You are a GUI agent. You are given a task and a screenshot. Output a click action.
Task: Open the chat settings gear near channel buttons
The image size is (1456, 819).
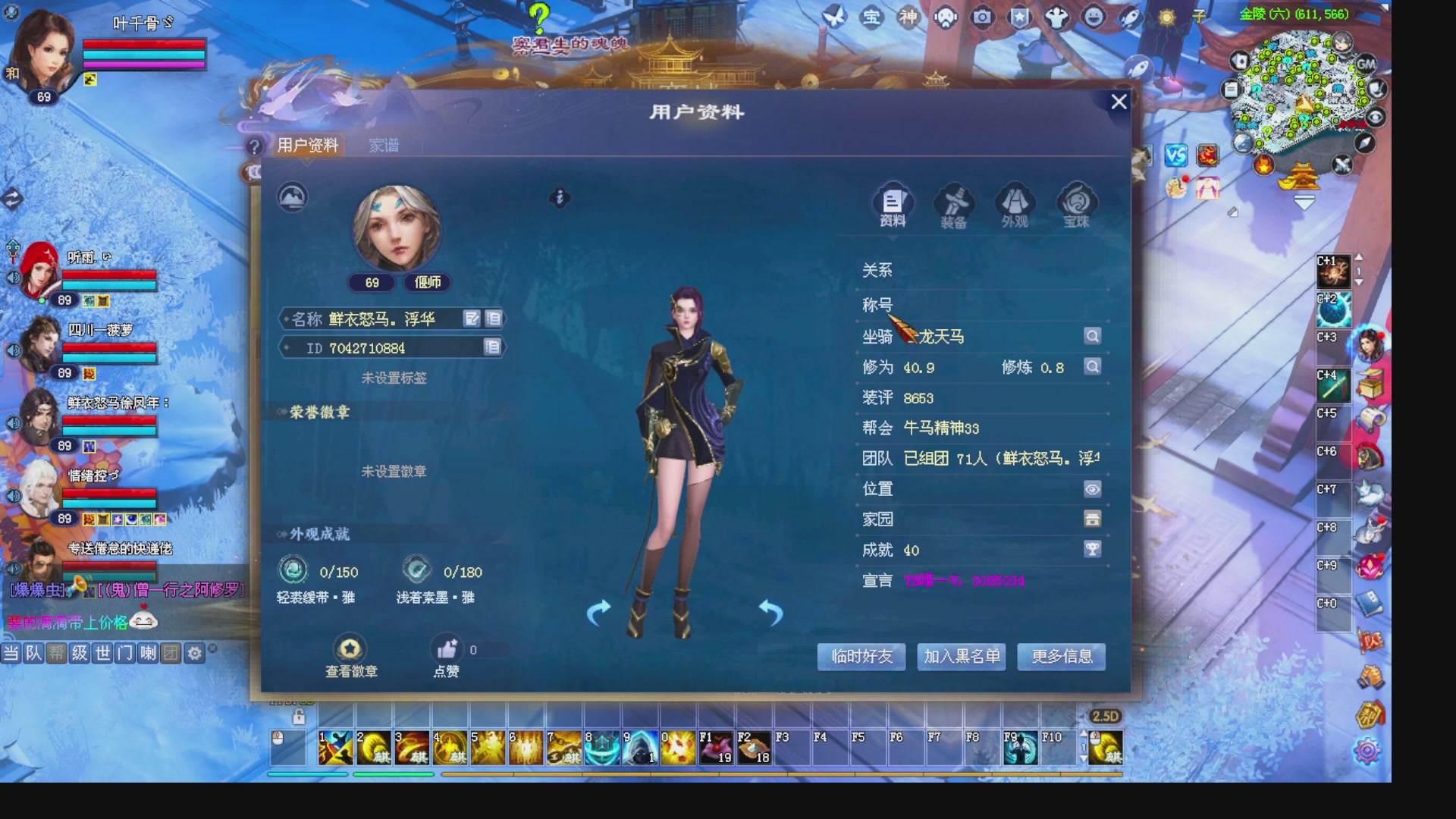point(195,651)
